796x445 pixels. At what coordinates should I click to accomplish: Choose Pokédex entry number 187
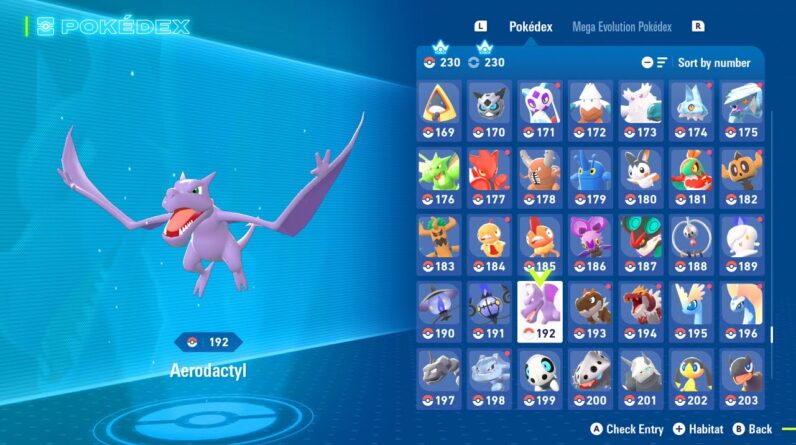click(x=641, y=243)
